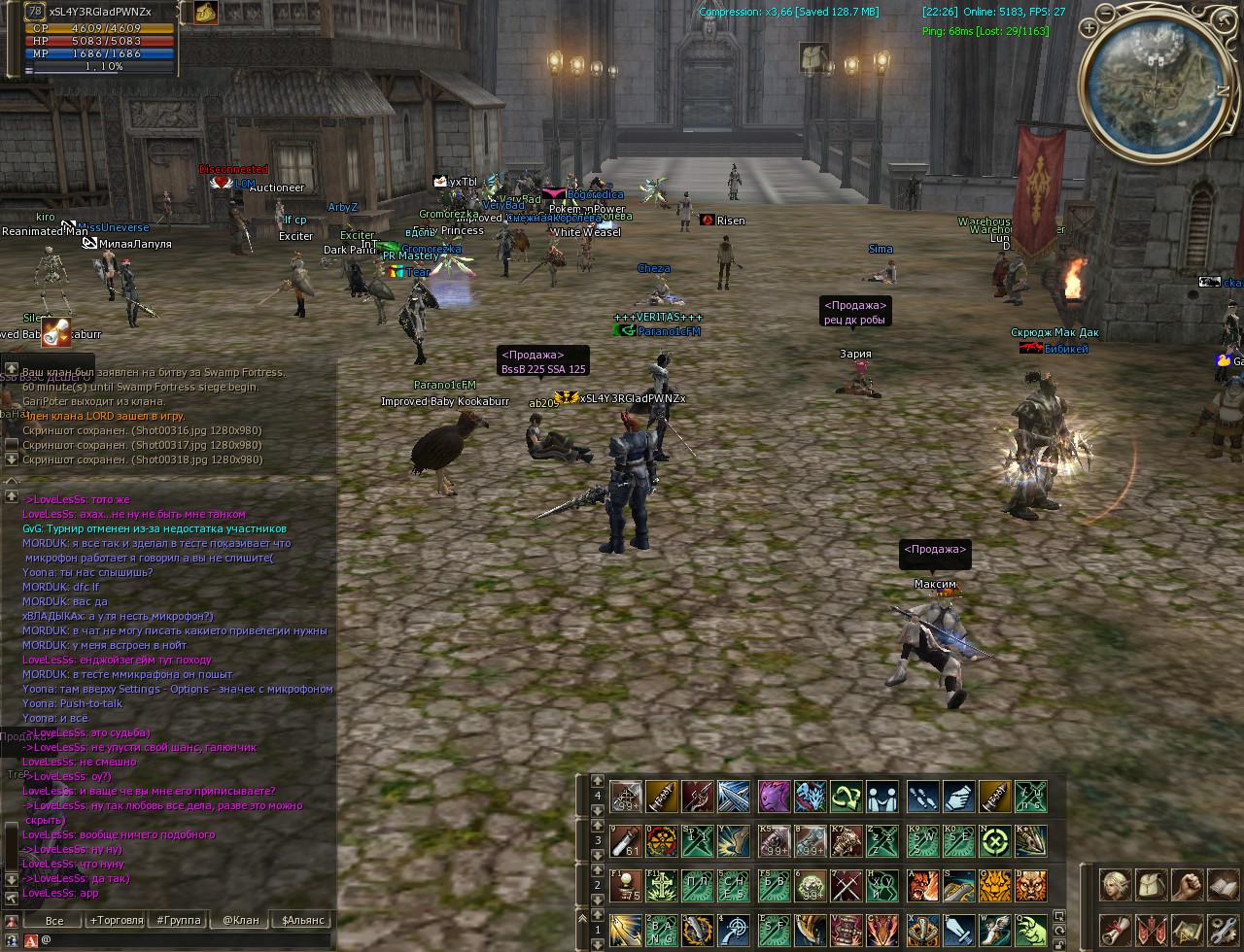Switch to the "Все" chat tab
The width and height of the screenshot is (1244, 952).
tap(54, 920)
